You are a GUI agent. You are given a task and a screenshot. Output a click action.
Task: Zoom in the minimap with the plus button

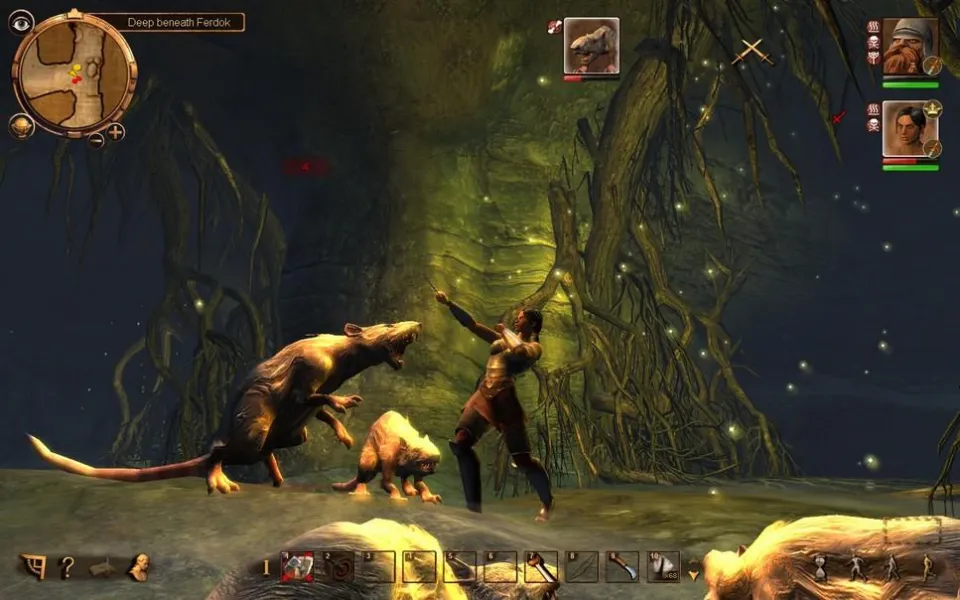point(116,132)
